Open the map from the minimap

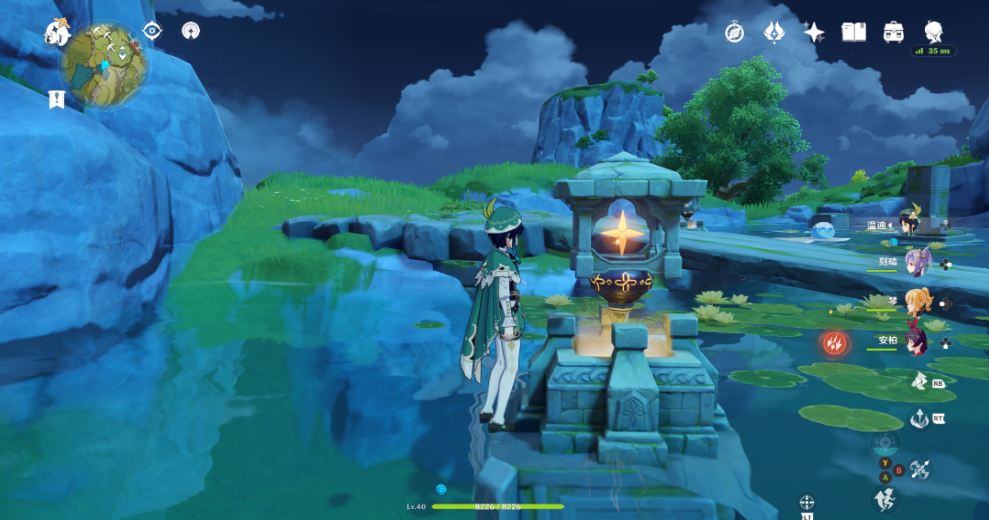pos(105,66)
